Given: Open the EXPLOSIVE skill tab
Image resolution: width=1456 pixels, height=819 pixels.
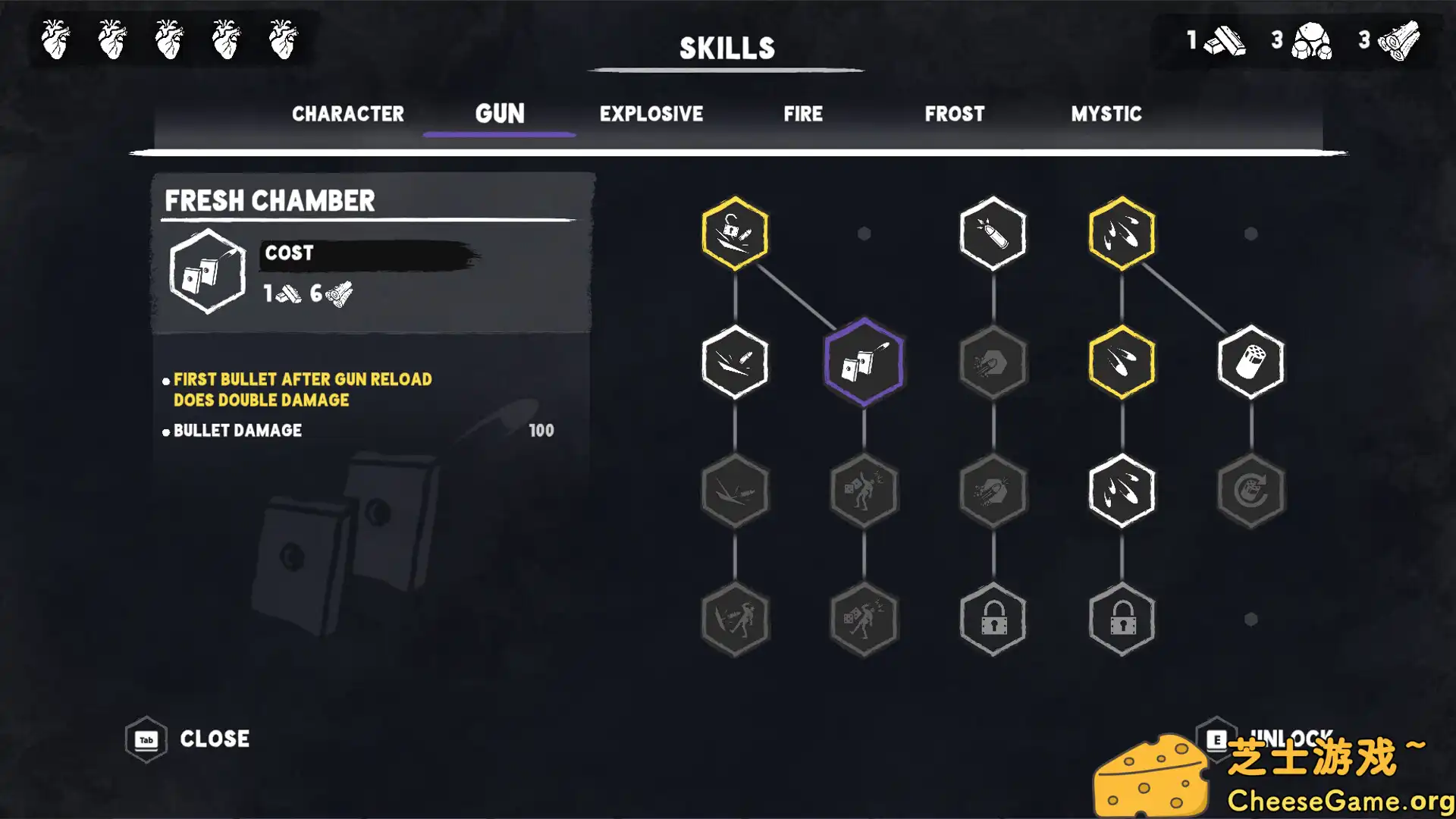Looking at the screenshot, I should tap(651, 114).
